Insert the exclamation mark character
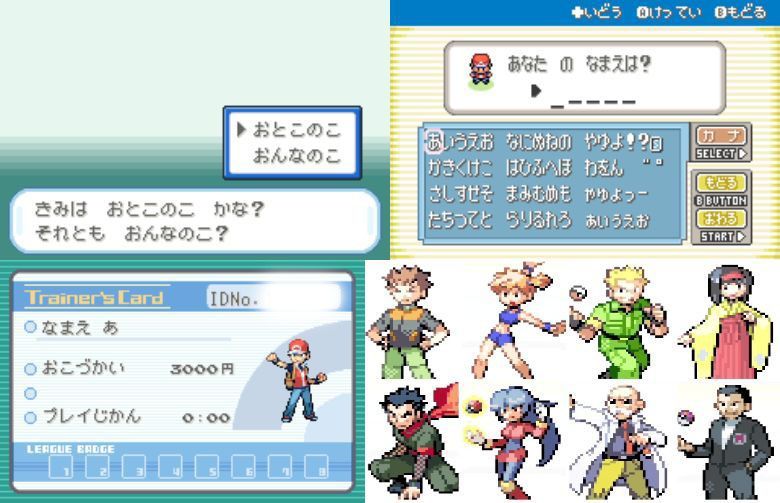This screenshot has width=780, height=503. [630, 140]
